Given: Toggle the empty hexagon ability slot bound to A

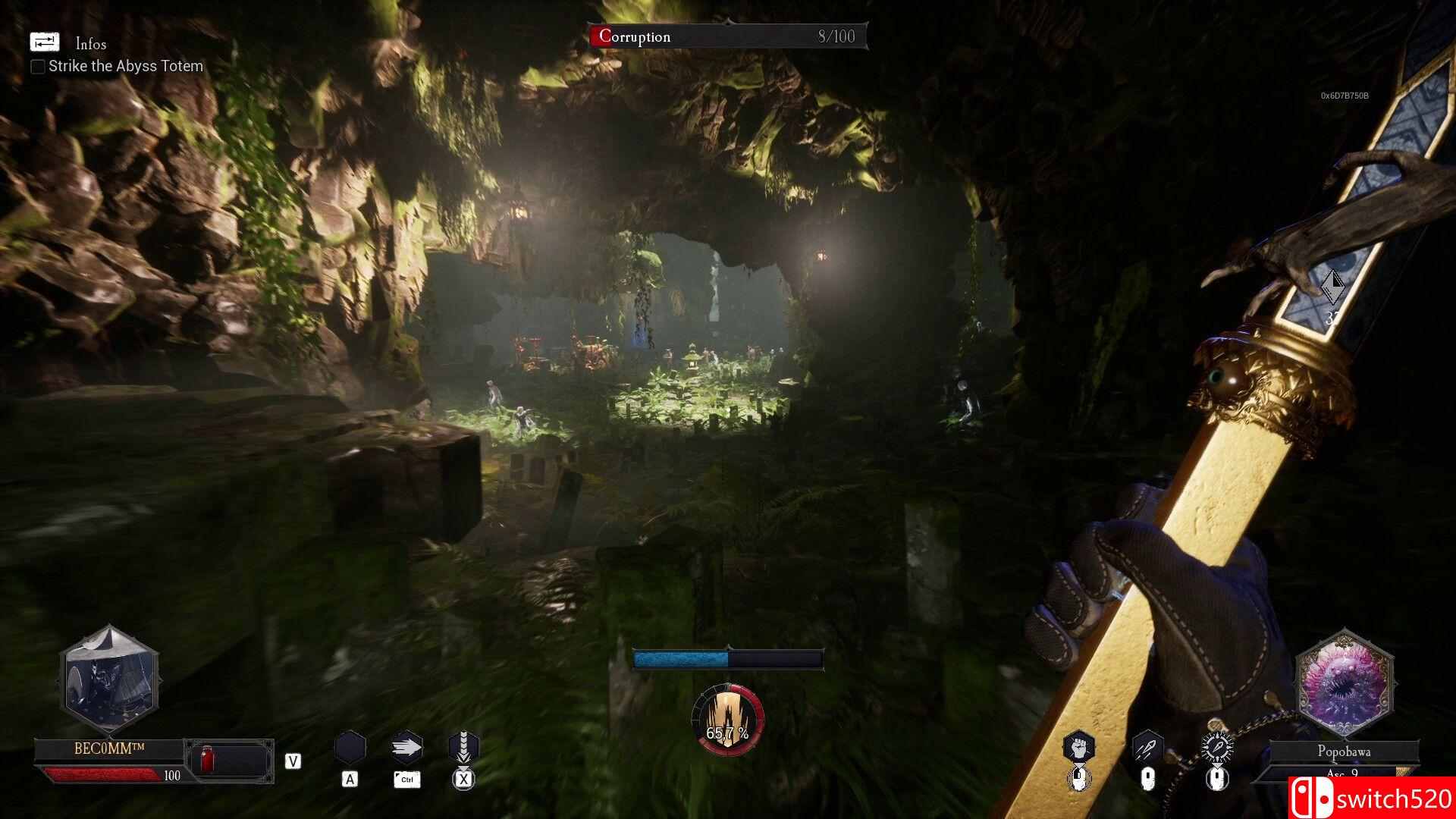Looking at the screenshot, I should pos(350,747).
